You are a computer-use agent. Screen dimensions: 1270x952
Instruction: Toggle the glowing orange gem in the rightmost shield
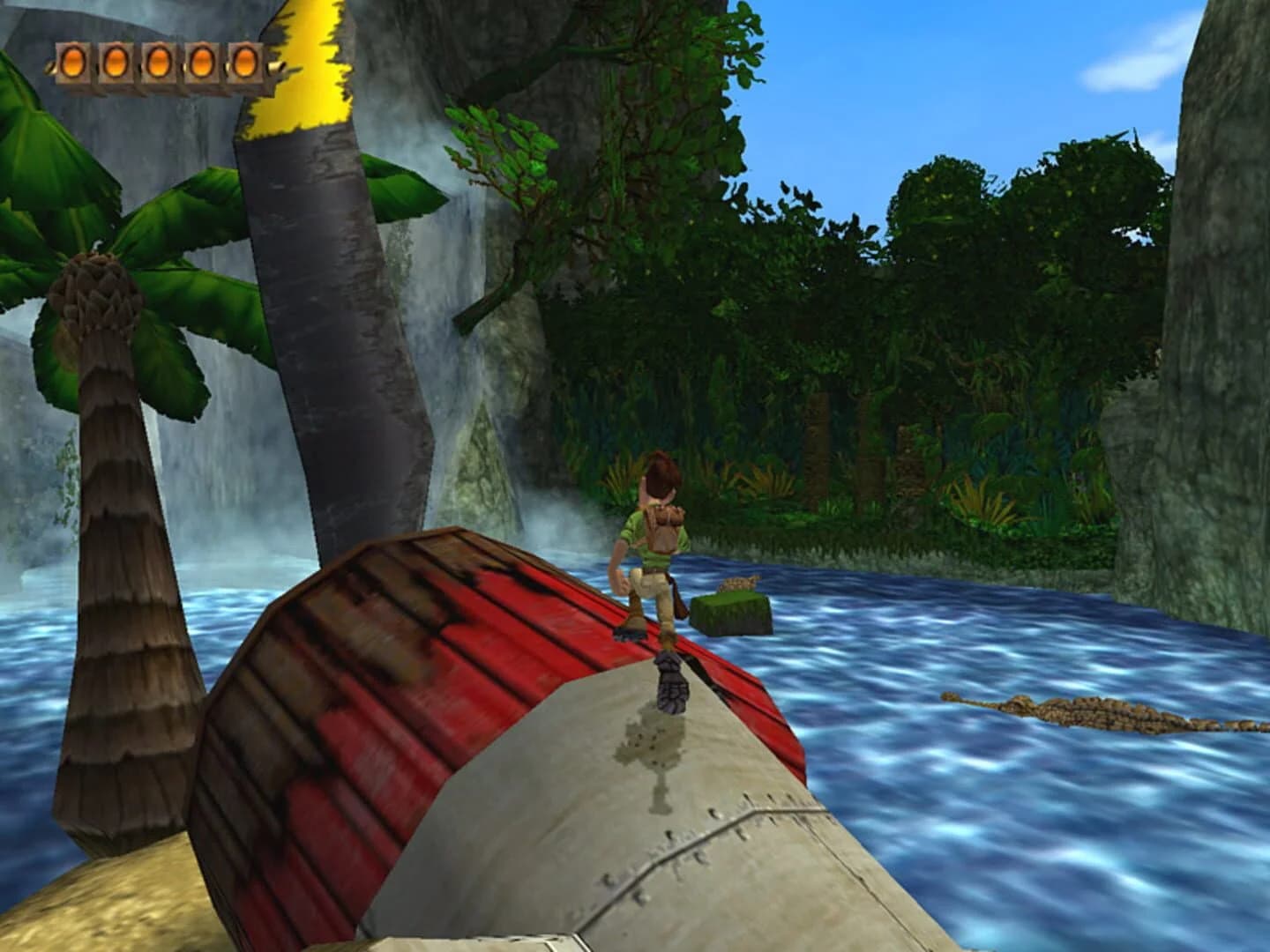[x=243, y=62]
